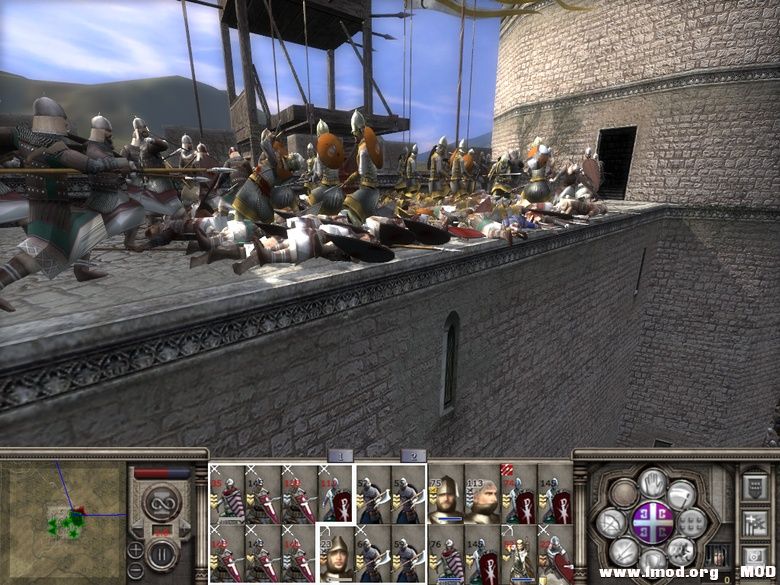Click the prisoner behind bars icon

click(716, 554)
